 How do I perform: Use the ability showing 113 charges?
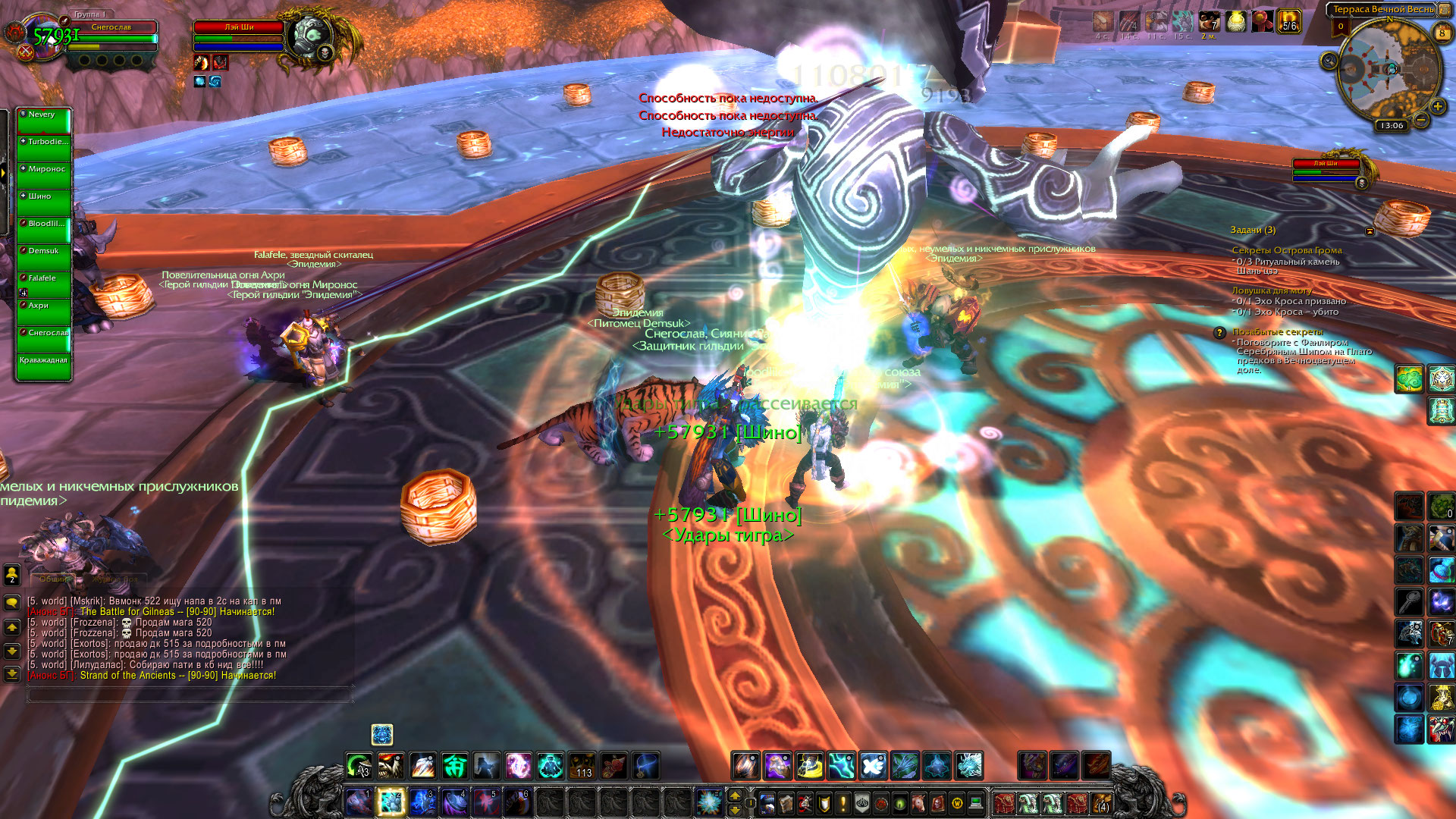(582, 766)
